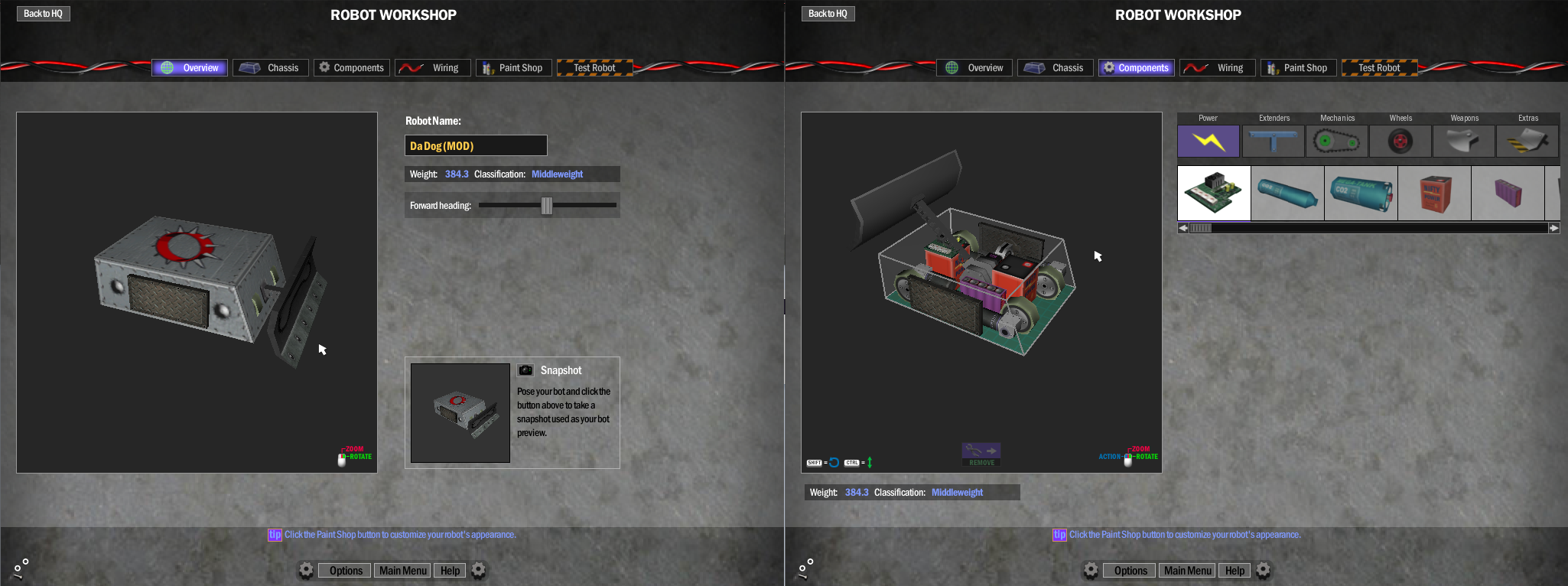
Task: Browse the Weapons component category
Action: 1463,142
